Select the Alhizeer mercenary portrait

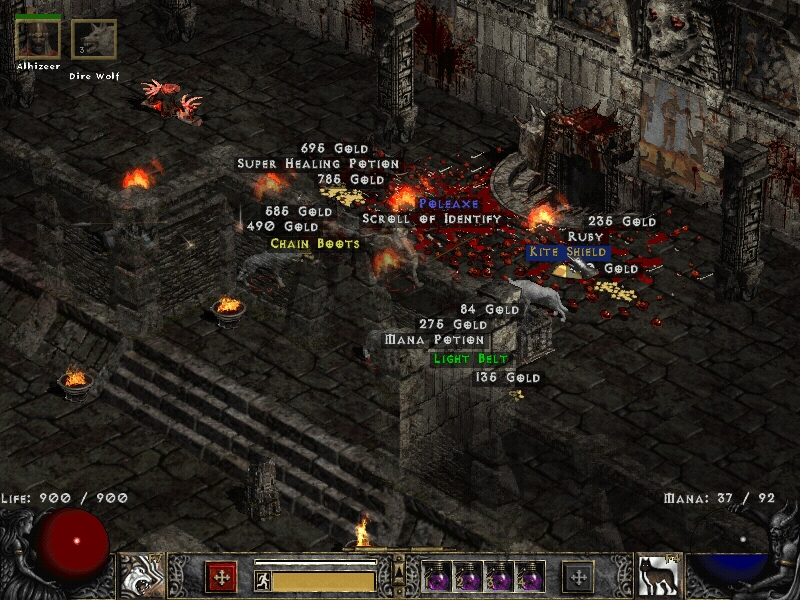[38, 39]
